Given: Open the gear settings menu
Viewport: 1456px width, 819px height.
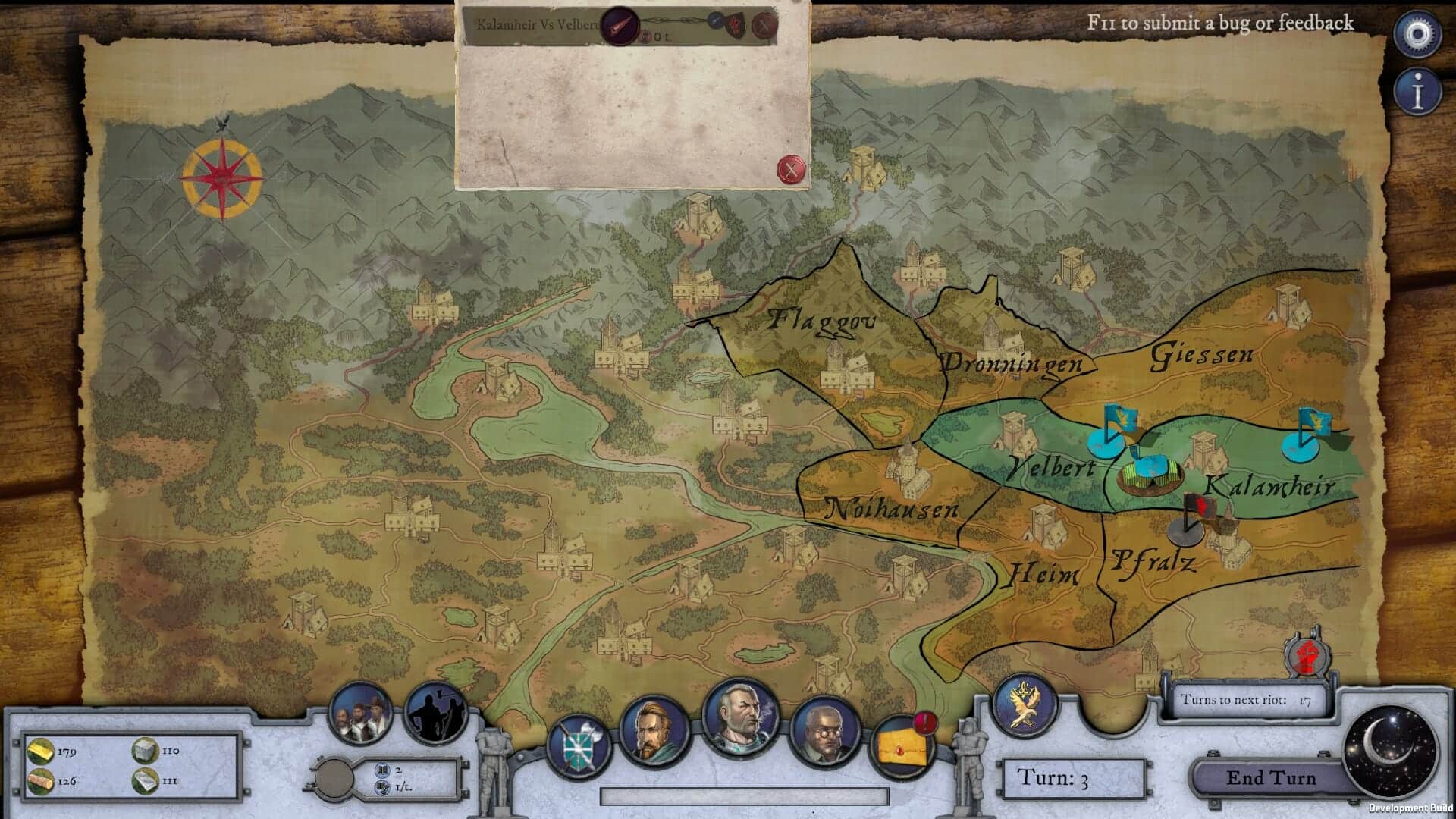Looking at the screenshot, I should [x=1418, y=35].
